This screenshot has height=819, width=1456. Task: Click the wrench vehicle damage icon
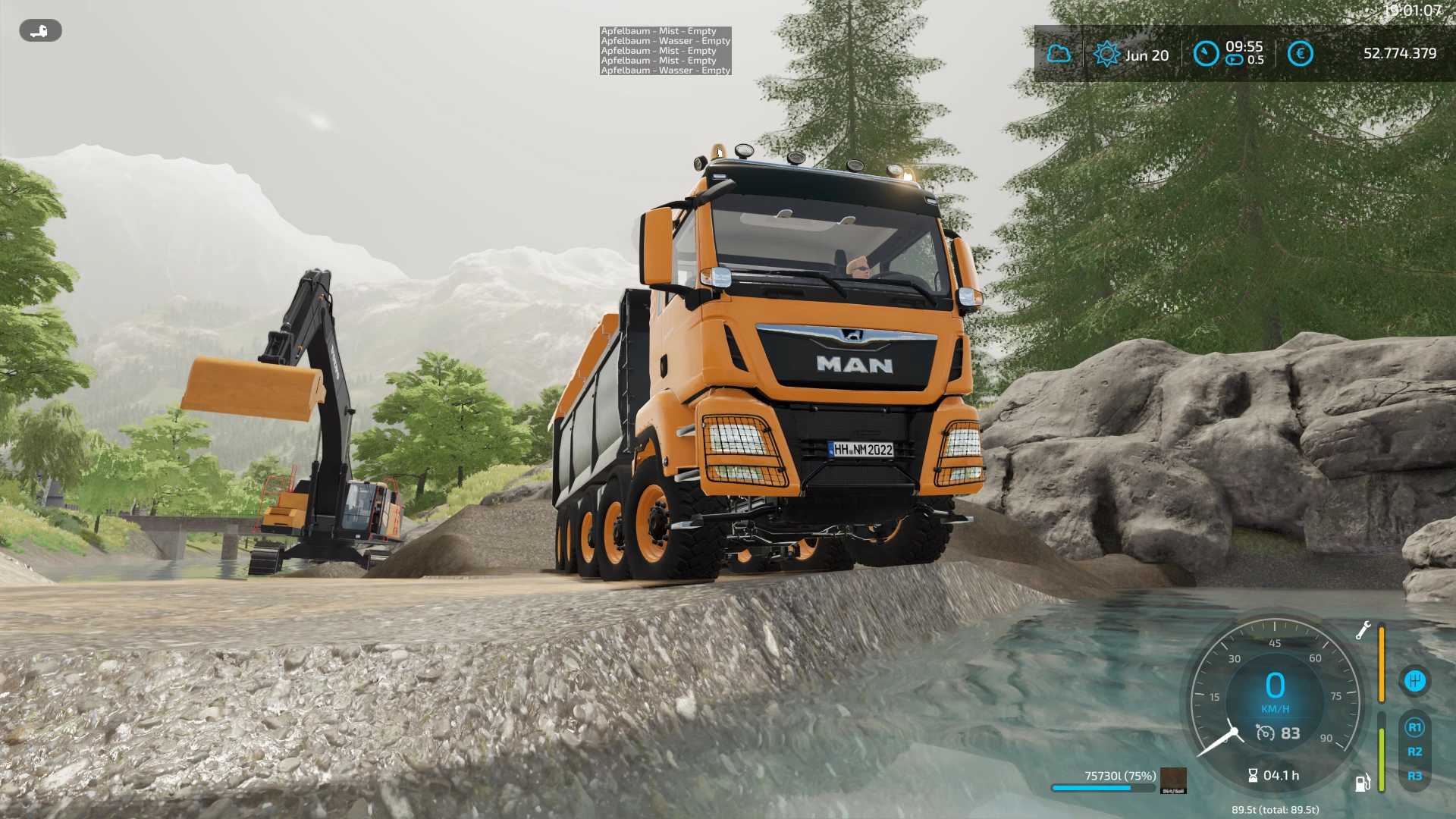coord(1363,630)
